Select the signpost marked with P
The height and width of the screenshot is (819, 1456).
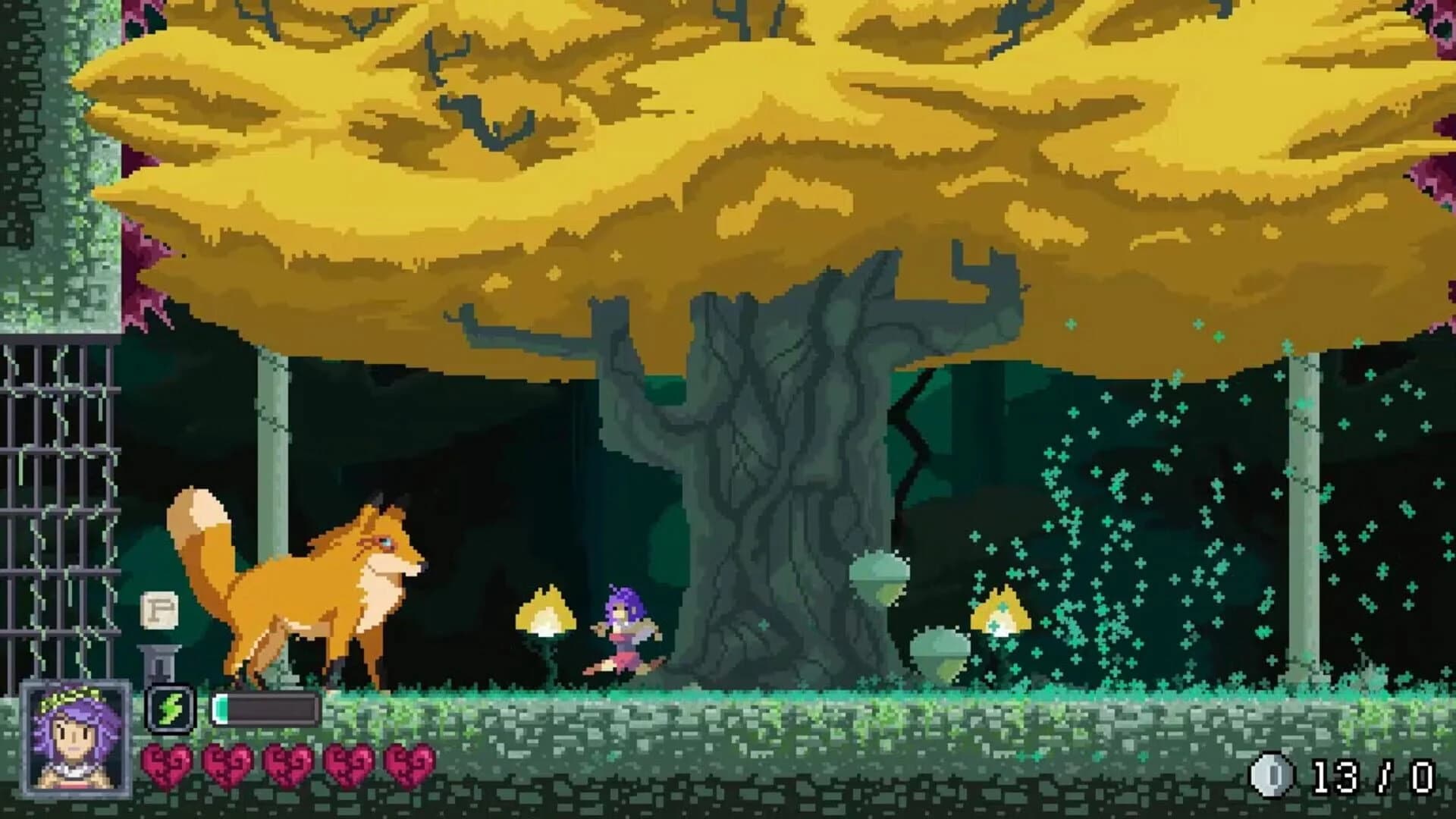point(160,608)
